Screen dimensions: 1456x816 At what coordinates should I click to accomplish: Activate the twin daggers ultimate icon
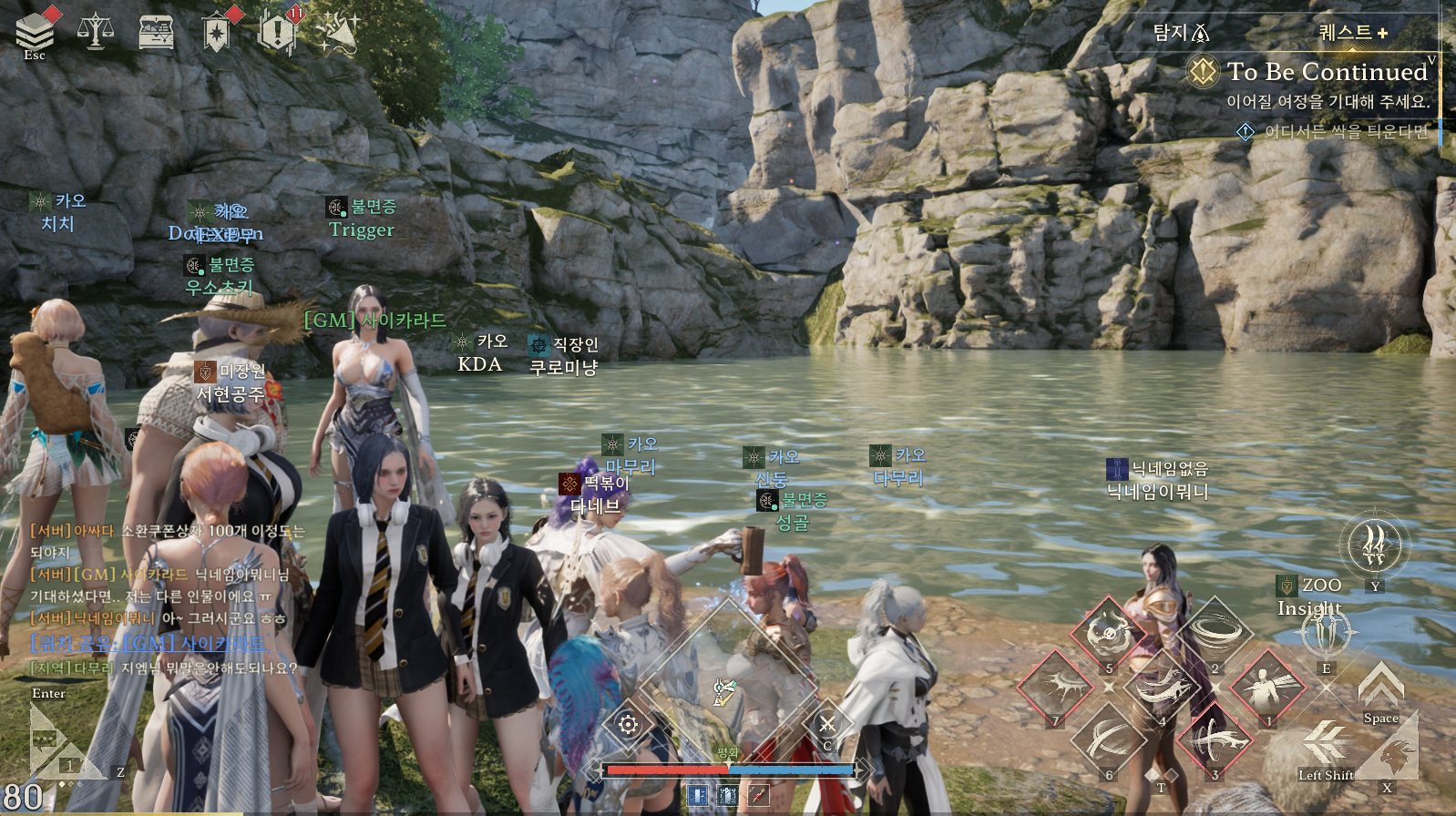pos(1375,546)
